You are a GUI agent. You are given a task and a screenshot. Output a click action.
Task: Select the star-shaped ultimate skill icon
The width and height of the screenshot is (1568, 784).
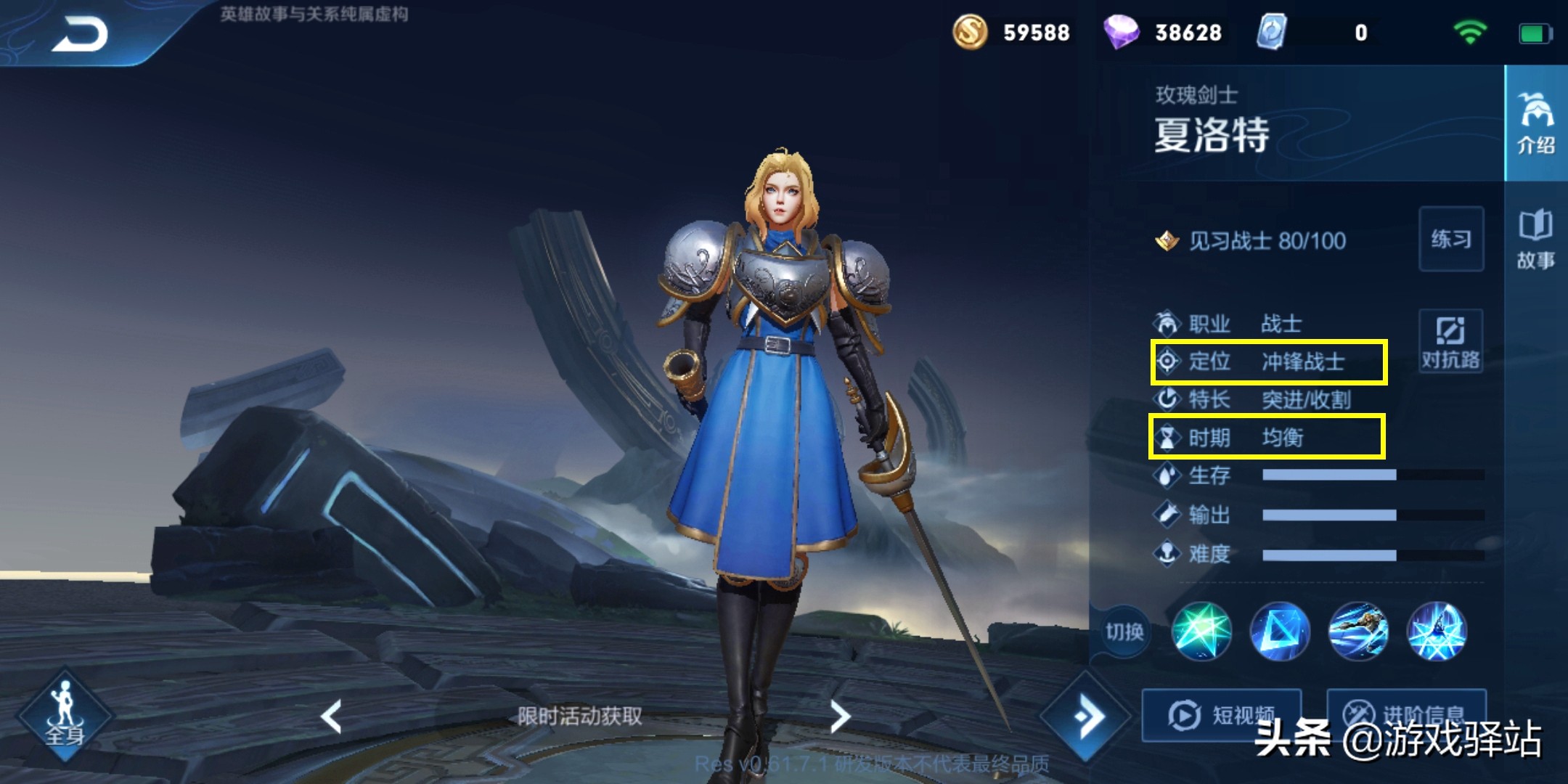point(1437,632)
